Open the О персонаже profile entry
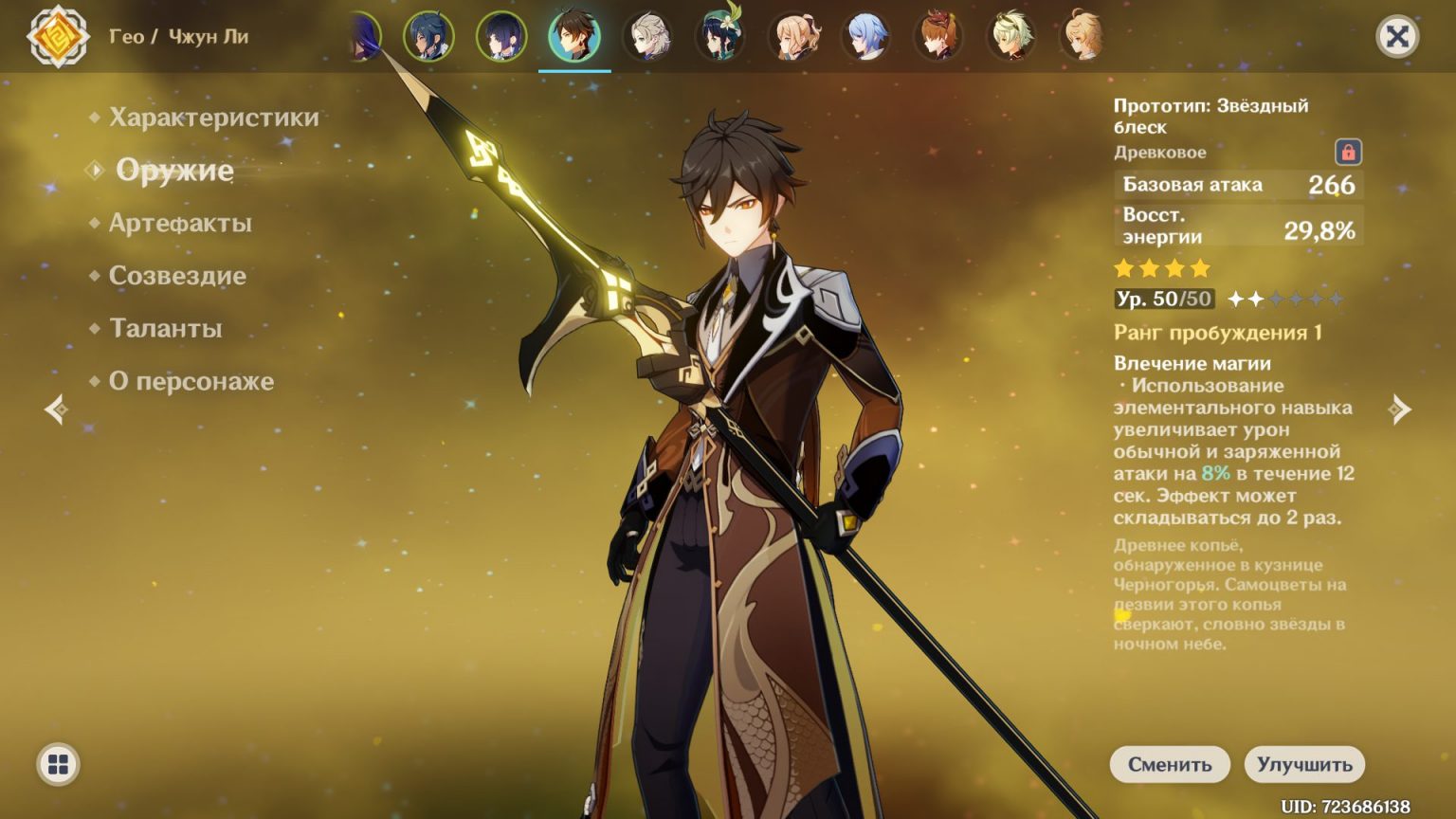 [191, 381]
